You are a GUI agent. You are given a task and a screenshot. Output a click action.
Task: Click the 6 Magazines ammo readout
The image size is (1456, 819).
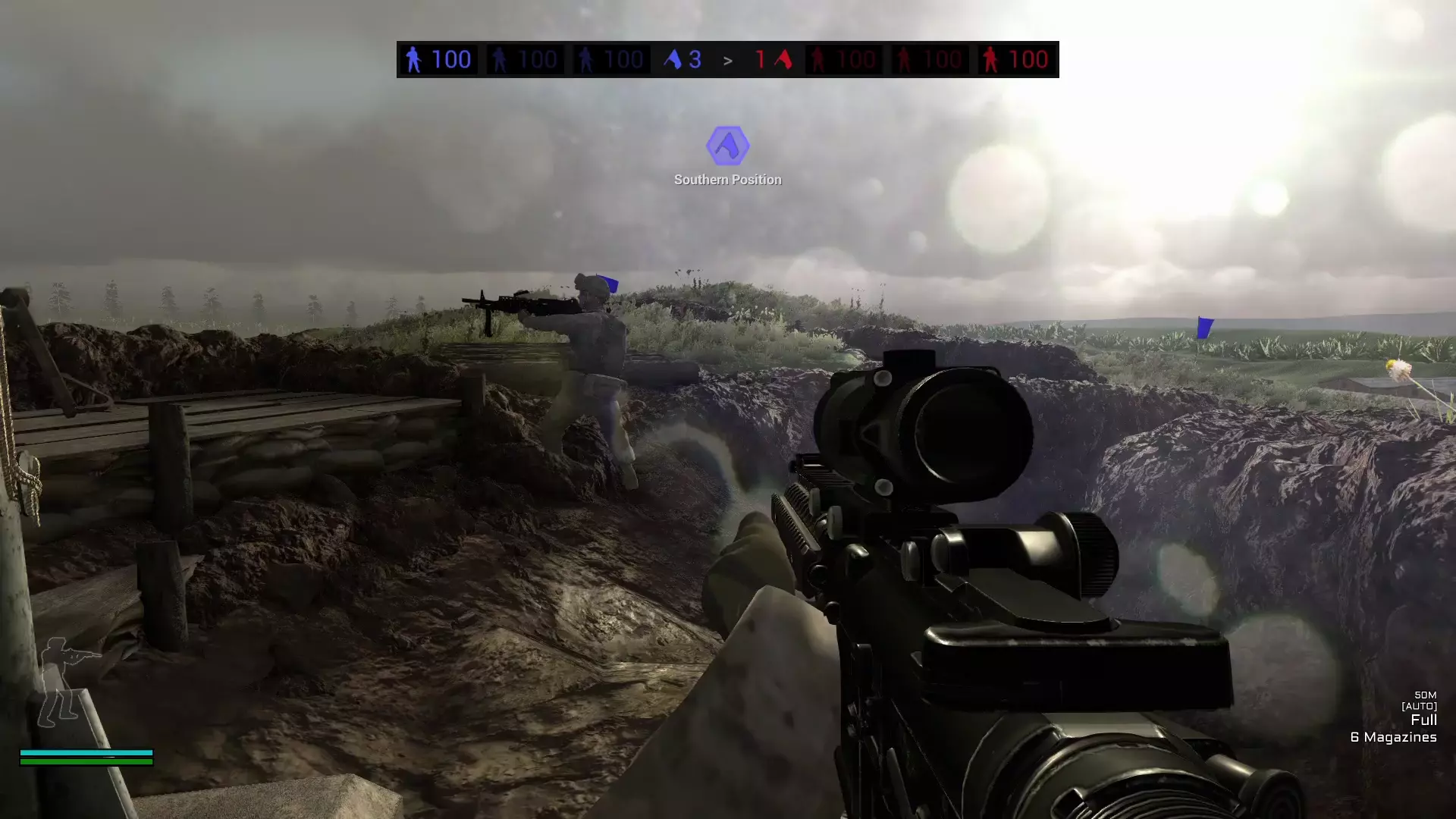1392,736
